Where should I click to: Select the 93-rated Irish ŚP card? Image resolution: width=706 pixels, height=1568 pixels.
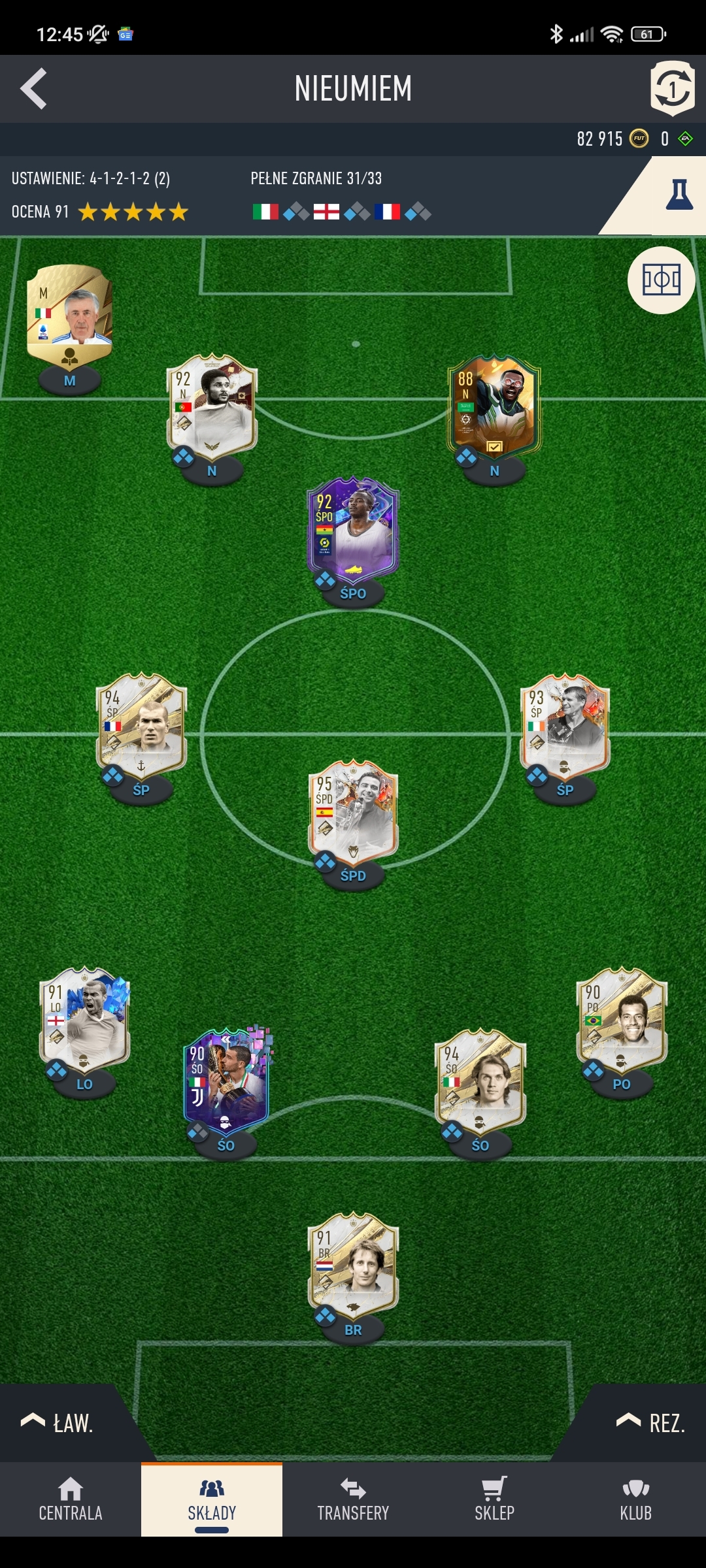(x=565, y=725)
